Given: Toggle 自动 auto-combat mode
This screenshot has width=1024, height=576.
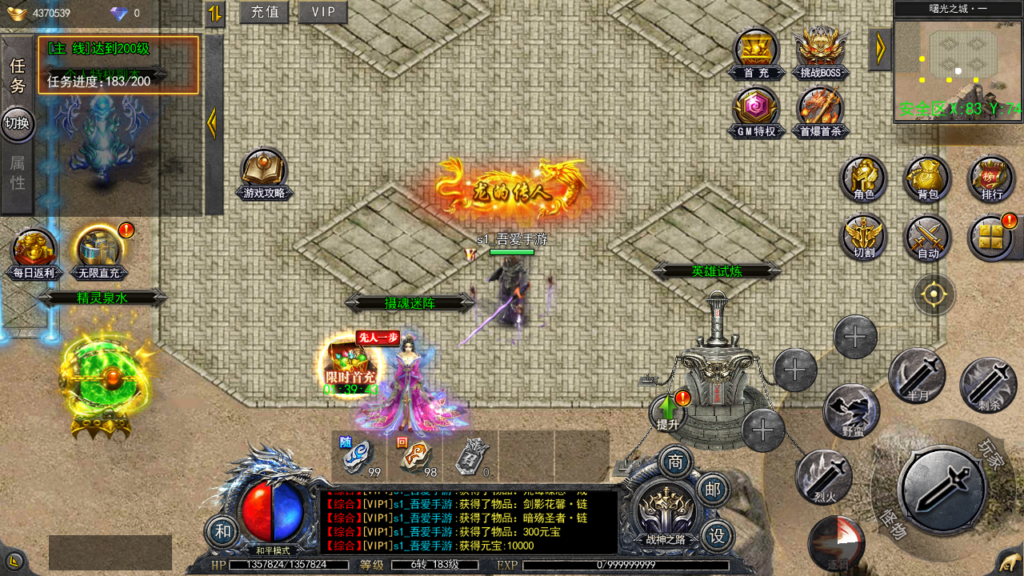Looking at the screenshot, I should pyautogui.click(x=927, y=236).
